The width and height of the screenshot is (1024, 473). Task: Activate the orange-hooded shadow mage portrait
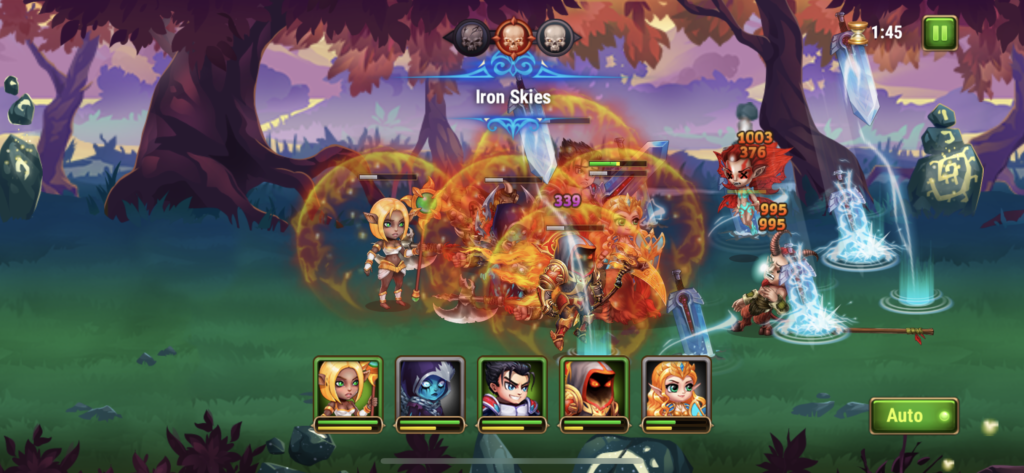593,389
